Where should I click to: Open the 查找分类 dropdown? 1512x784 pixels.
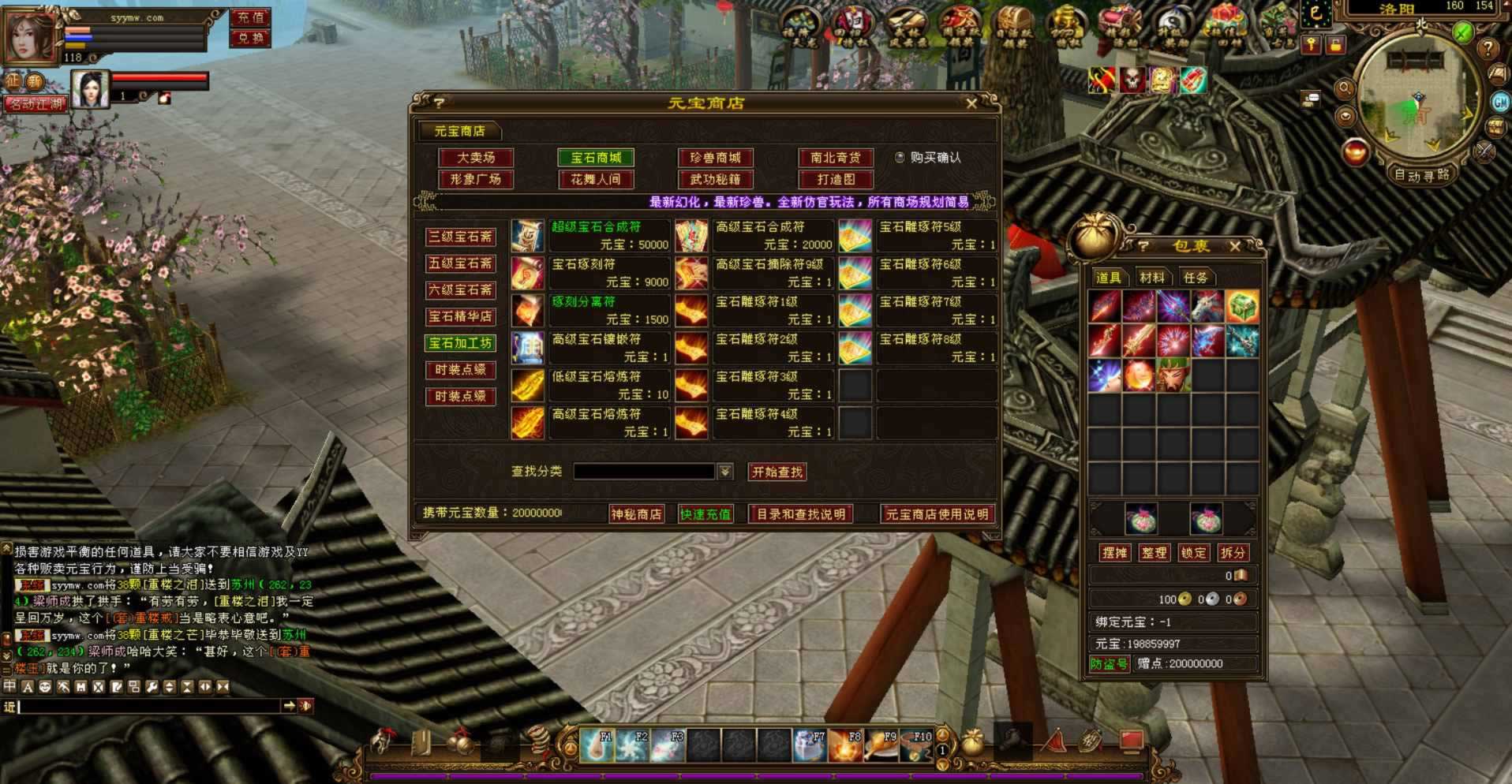click(x=725, y=472)
